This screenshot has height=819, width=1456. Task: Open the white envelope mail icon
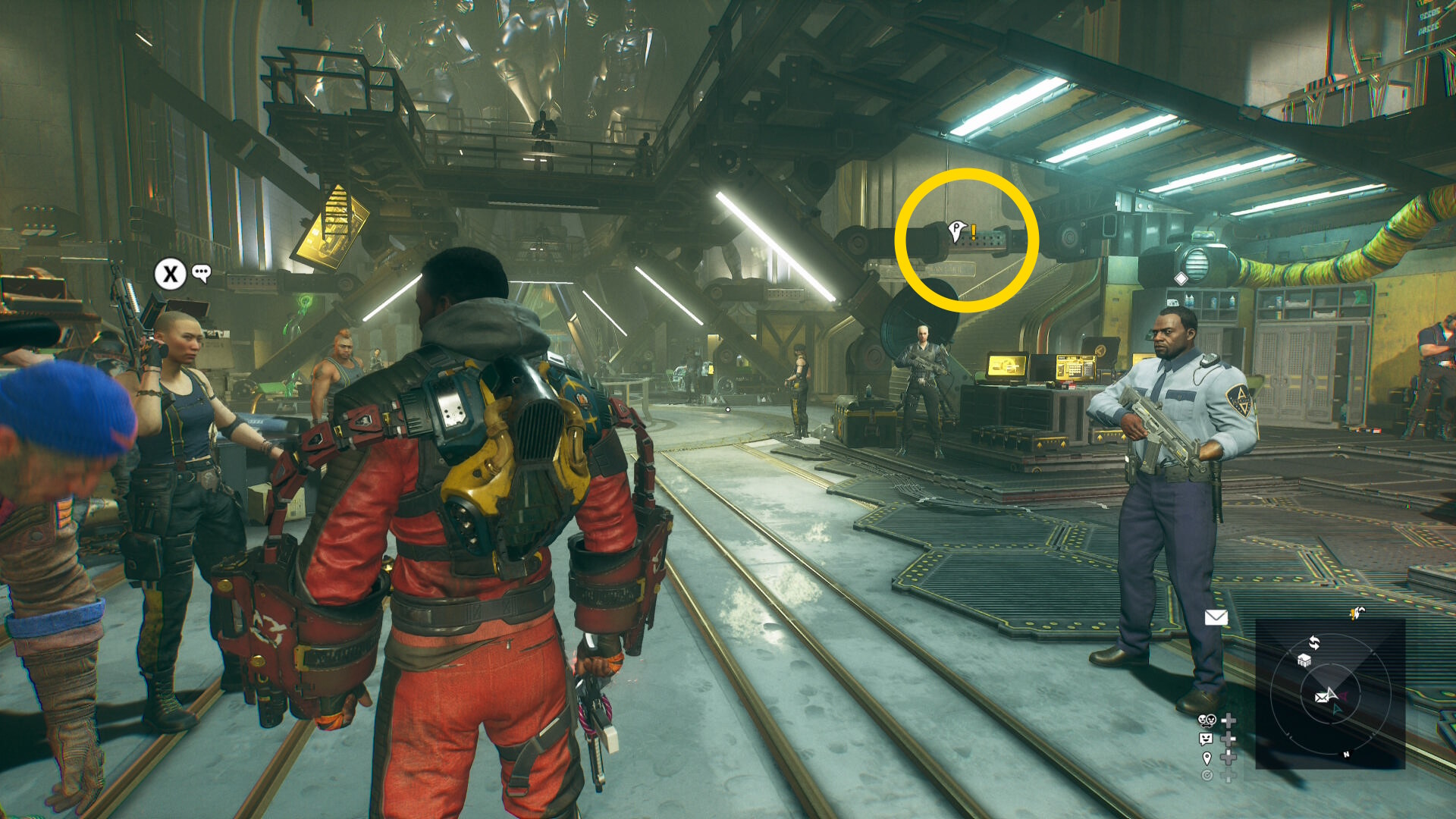tap(1216, 617)
